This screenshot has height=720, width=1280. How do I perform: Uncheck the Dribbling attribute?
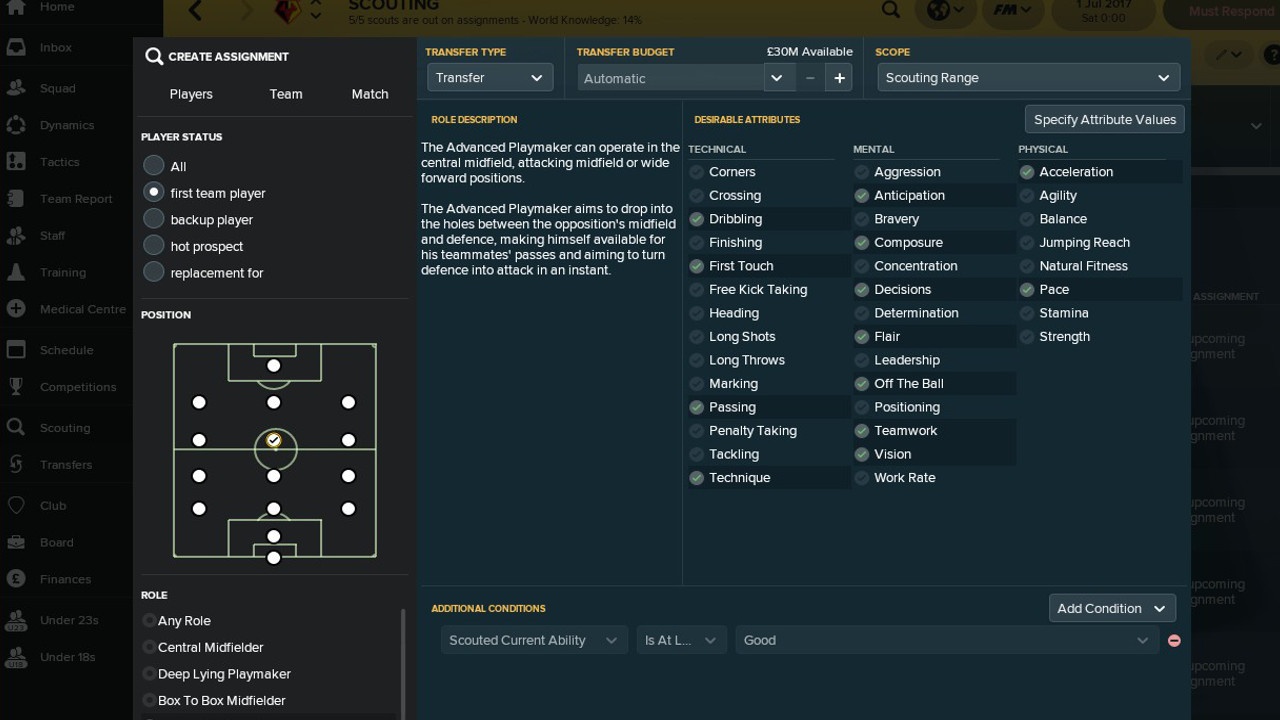click(x=697, y=219)
